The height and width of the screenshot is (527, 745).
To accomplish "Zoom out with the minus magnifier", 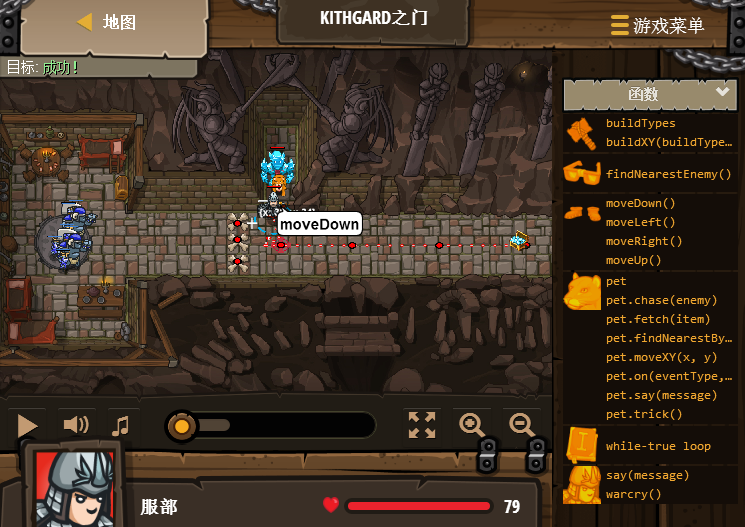I will point(522,425).
